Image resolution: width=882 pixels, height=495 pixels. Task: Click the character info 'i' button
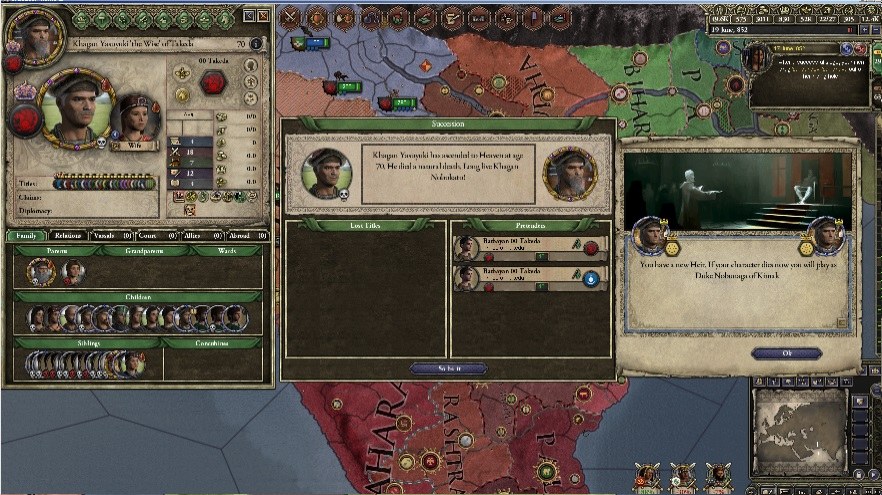(257, 44)
